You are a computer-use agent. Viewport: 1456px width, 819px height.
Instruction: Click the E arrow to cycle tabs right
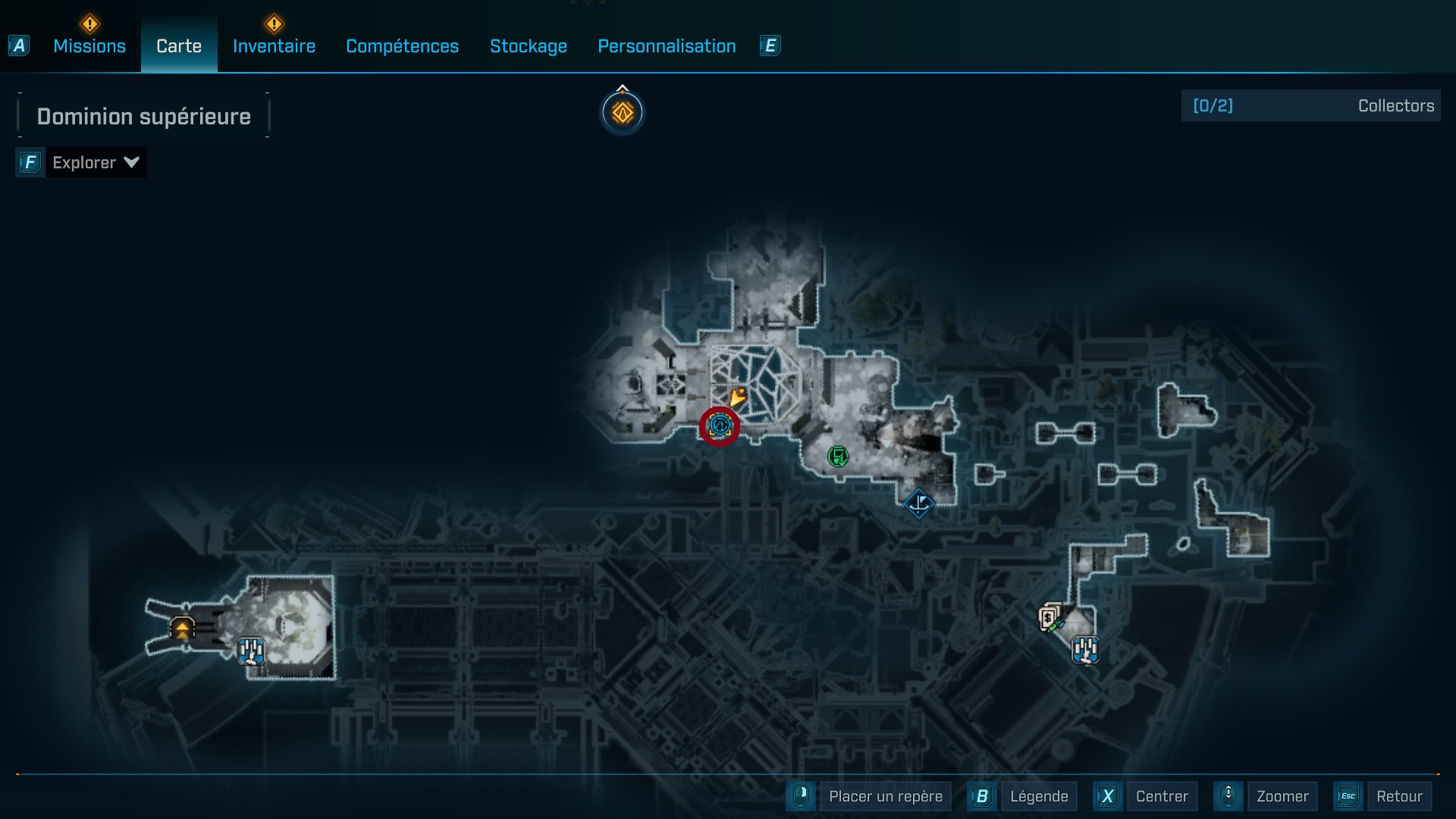pos(770,45)
